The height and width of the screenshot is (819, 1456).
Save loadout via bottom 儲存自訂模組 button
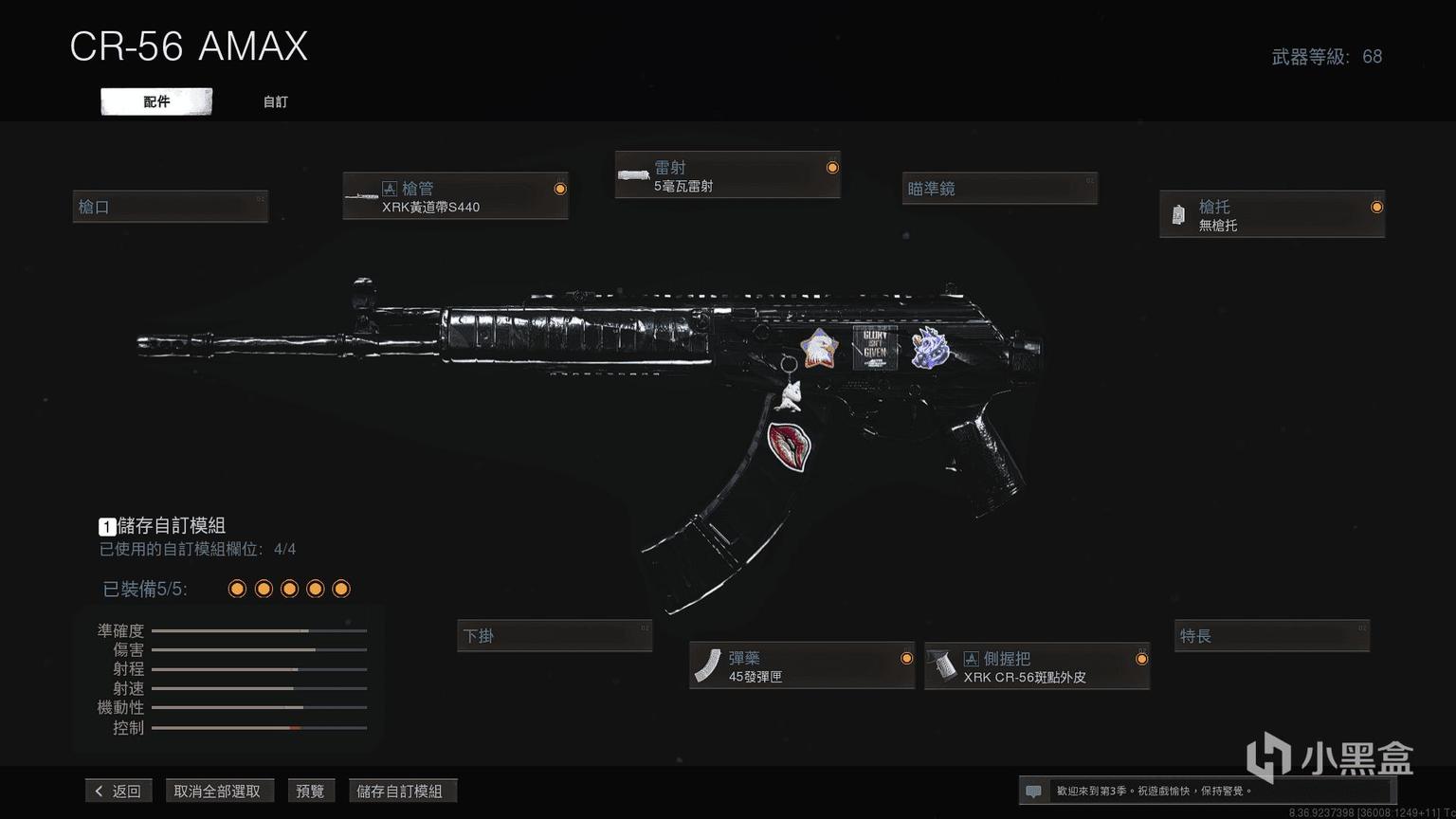point(400,791)
